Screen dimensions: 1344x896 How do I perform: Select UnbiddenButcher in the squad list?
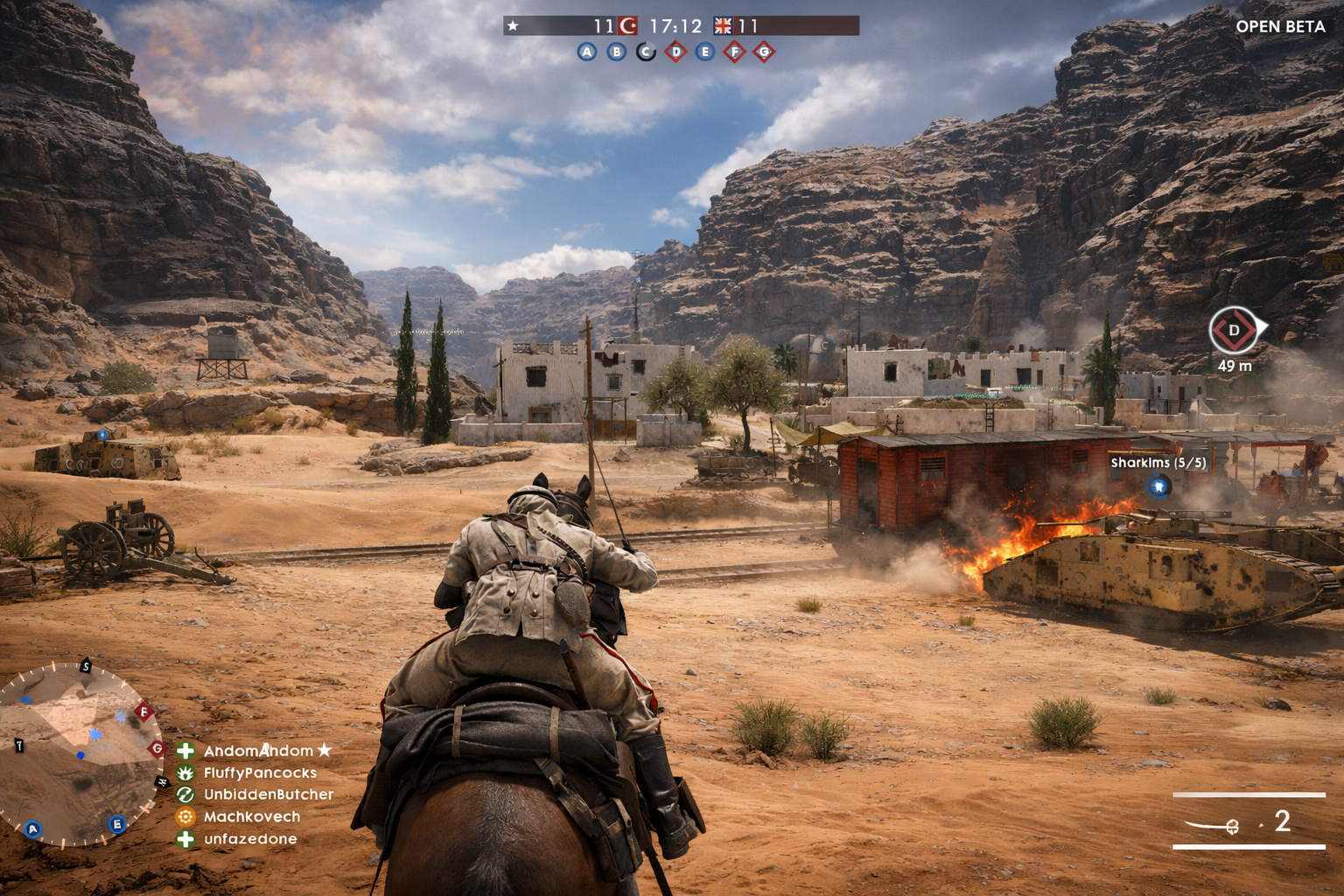pyautogui.click(x=268, y=794)
